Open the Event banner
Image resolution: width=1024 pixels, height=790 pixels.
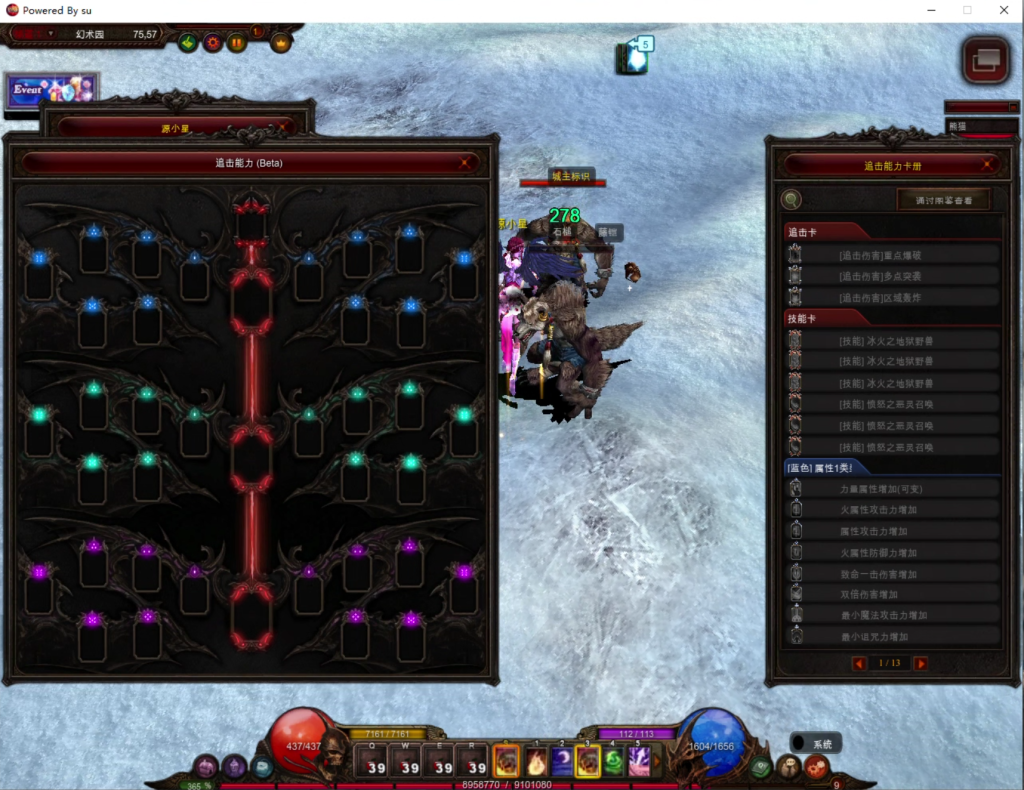(50, 90)
